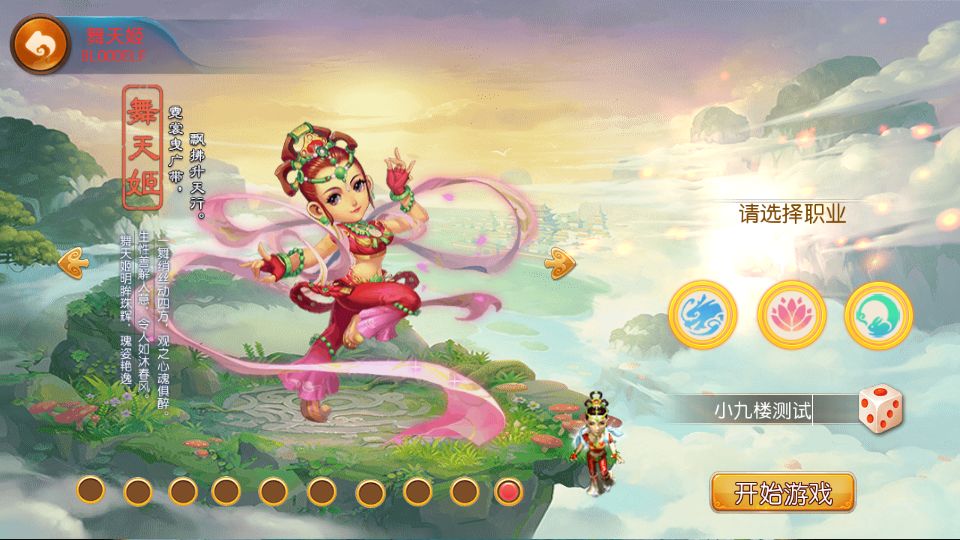960x540 pixels.
Task: Choose the blue dragon class icon
Action: pos(703,314)
